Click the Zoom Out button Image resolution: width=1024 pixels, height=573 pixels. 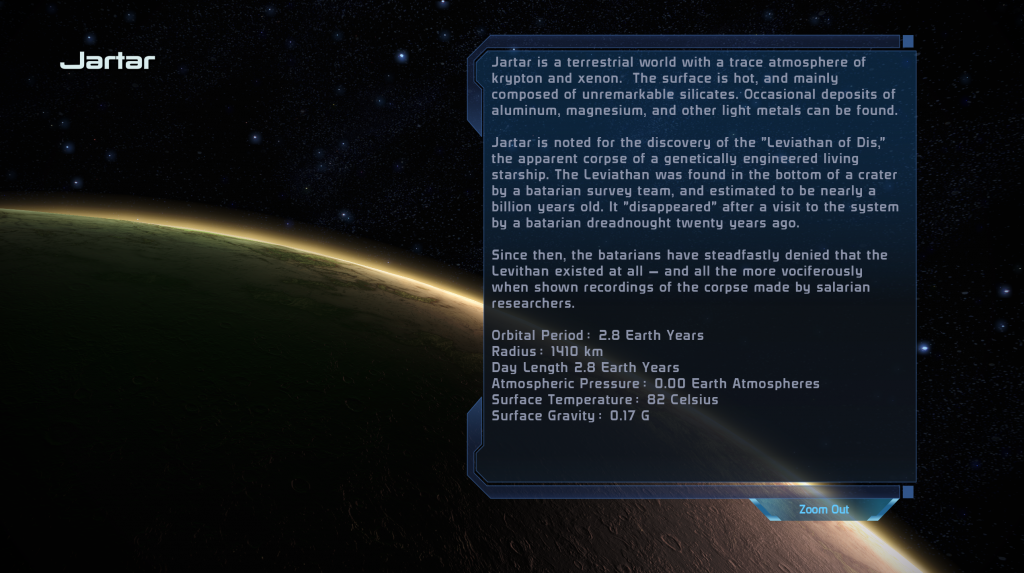click(823, 510)
